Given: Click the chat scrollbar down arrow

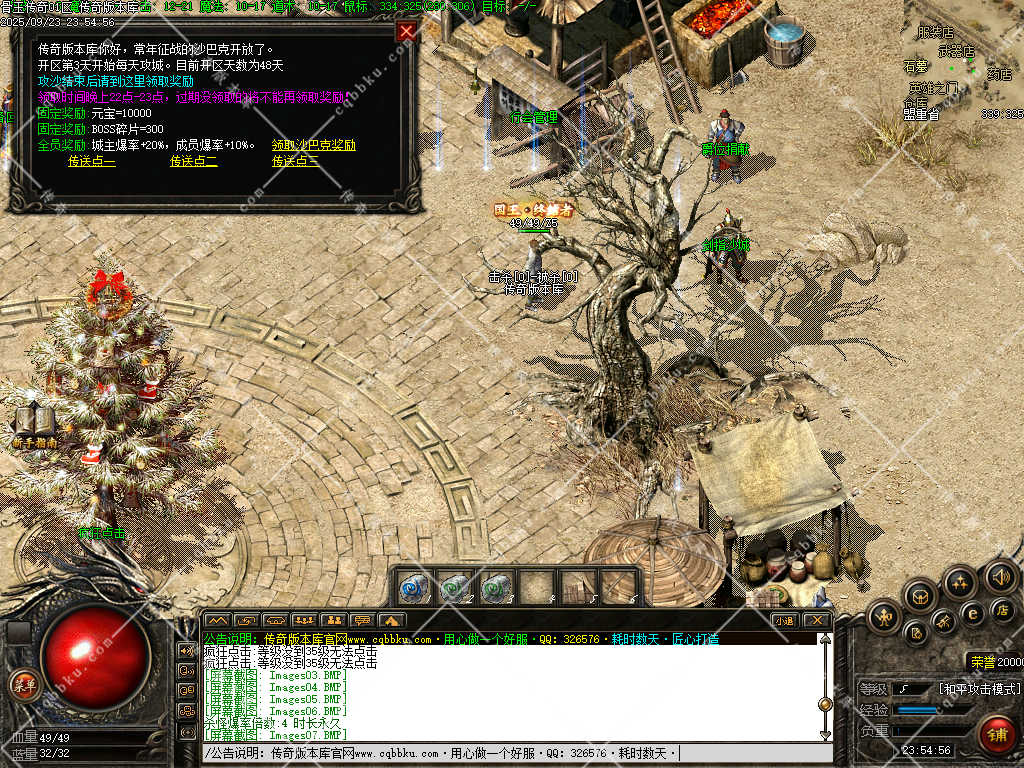Looking at the screenshot, I should coord(825,734).
